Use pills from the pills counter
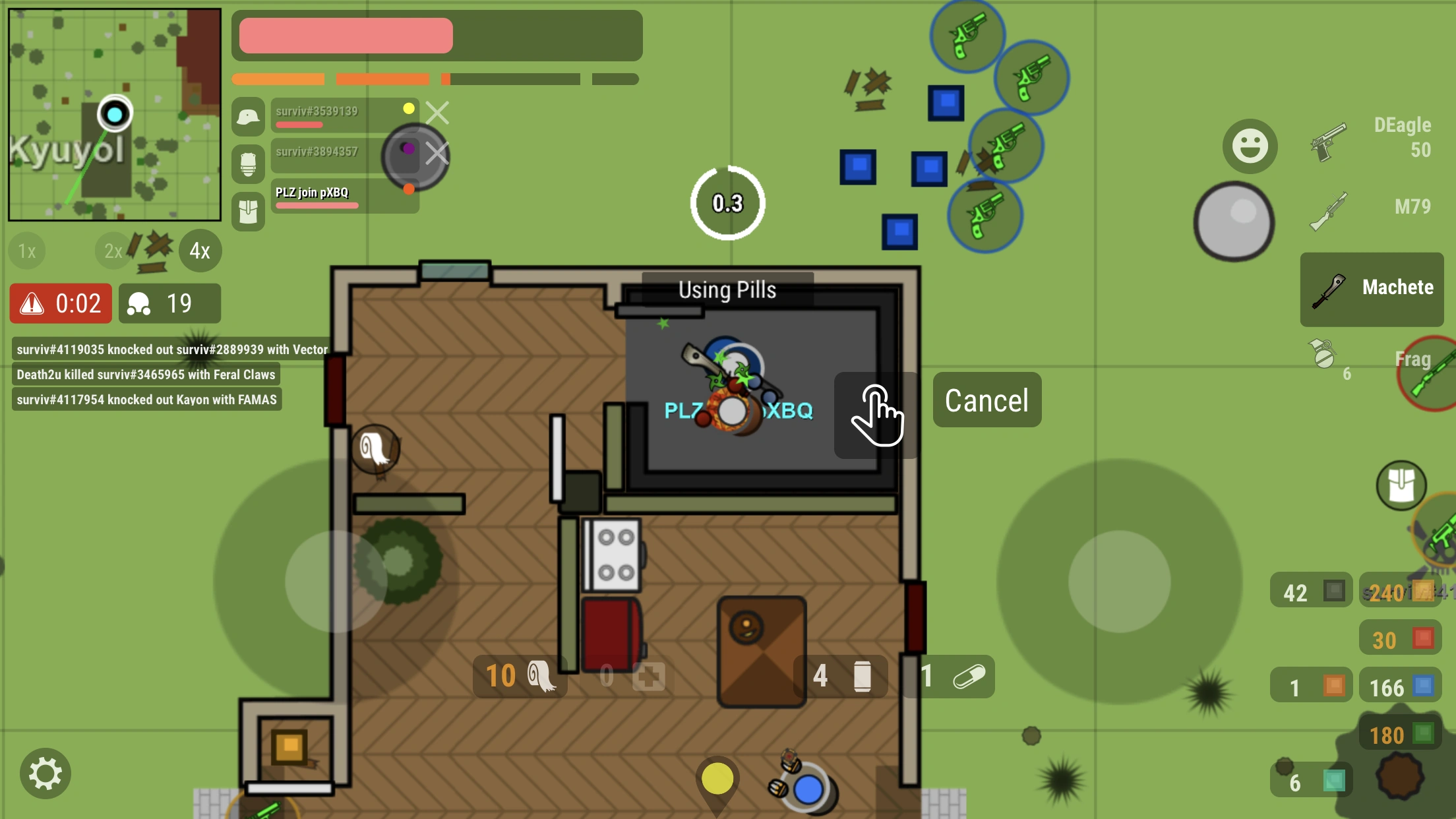The width and height of the screenshot is (1456, 819). coord(950,676)
